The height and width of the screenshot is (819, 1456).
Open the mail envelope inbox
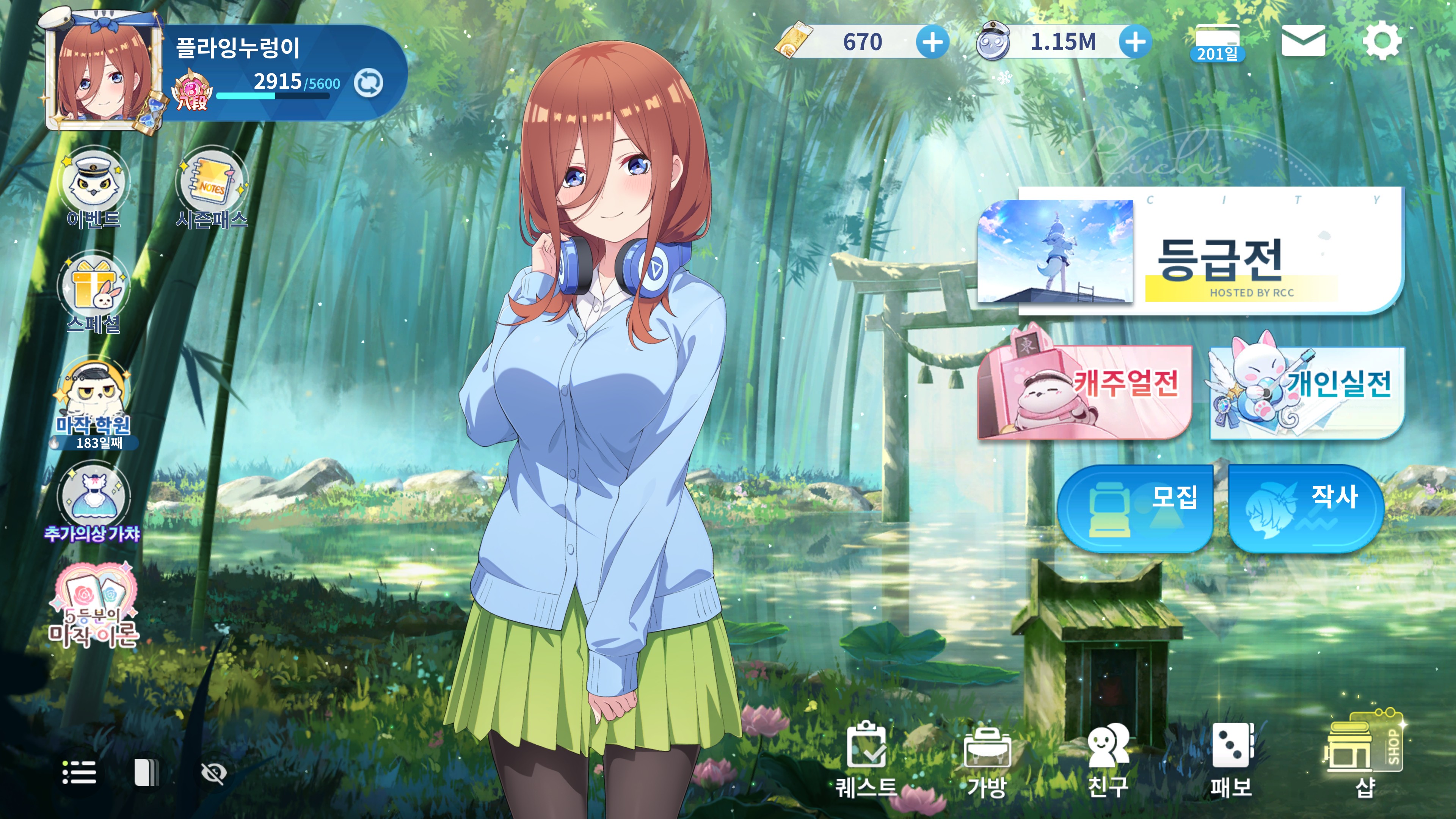point(1303,41)
